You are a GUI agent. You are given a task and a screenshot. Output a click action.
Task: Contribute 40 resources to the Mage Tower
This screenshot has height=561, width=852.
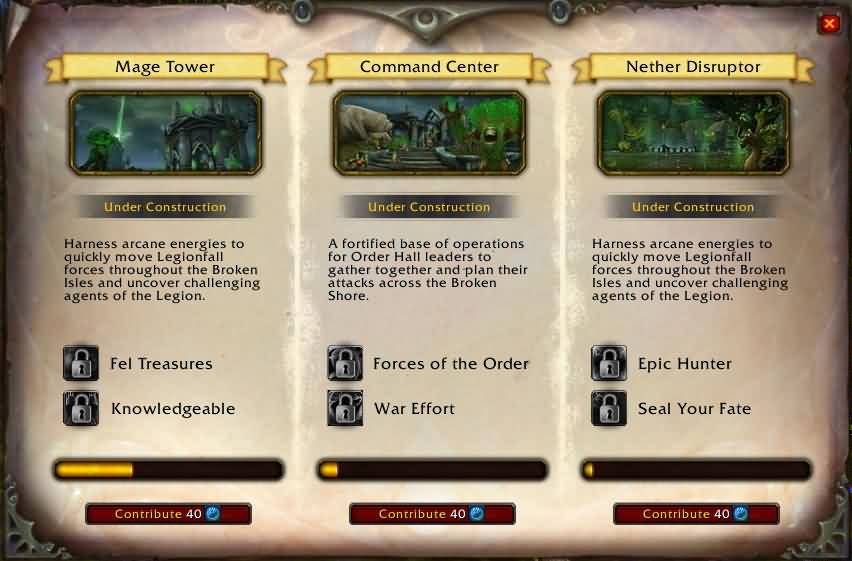pos(168,514)
